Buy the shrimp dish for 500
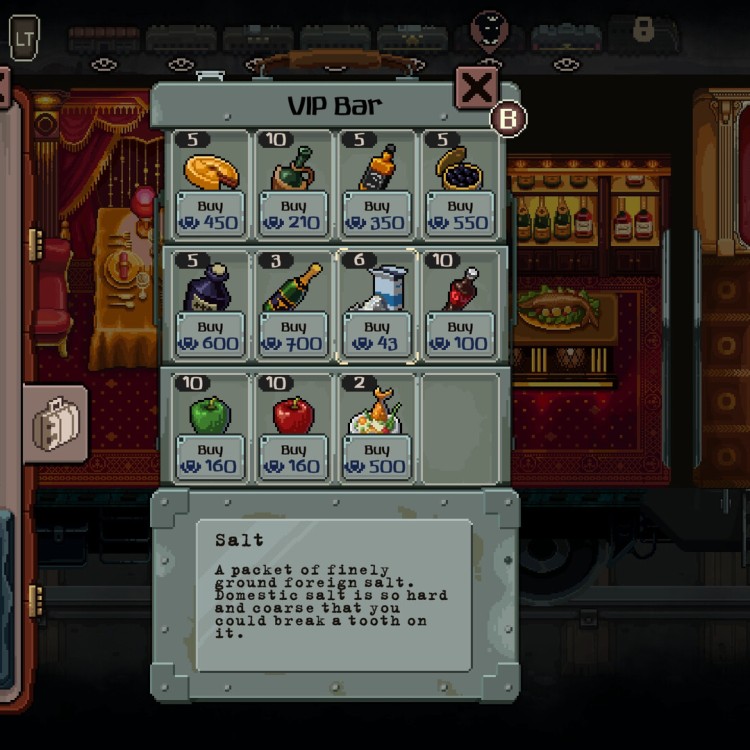The height and width of the screenshot is (750, 750). pos(377,458)
